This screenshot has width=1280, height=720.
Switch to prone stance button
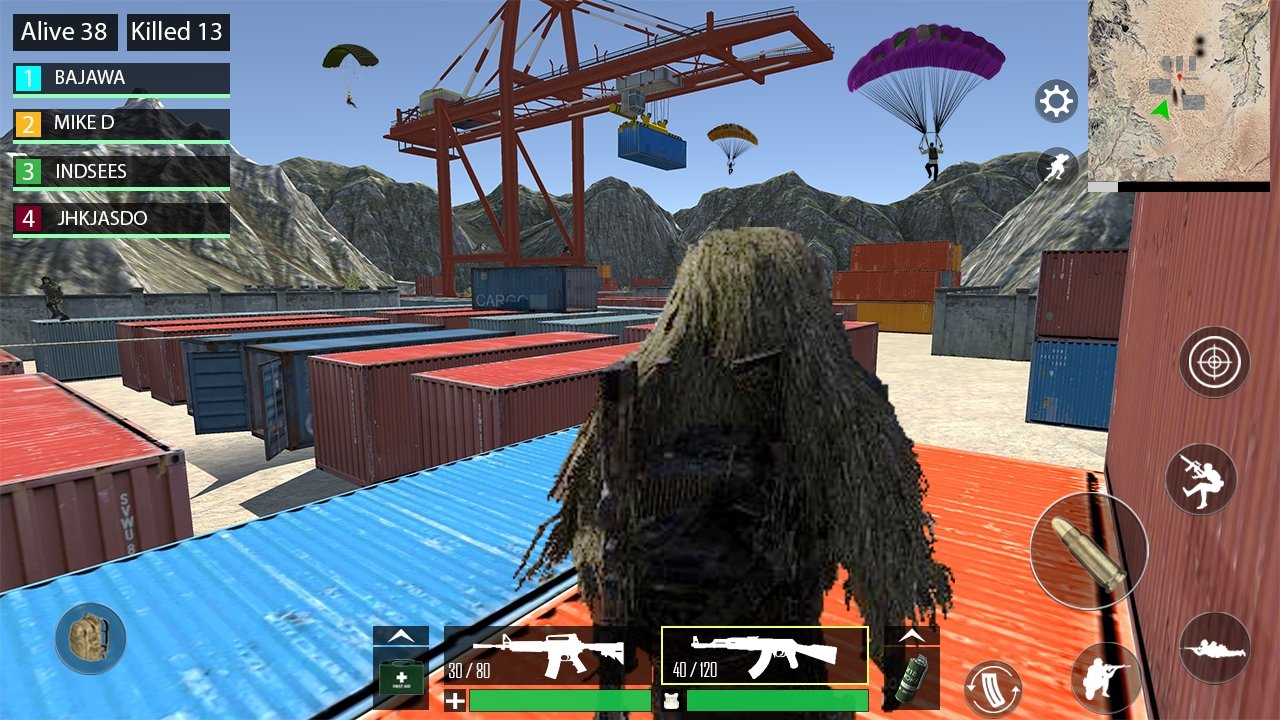[1214, 648]
